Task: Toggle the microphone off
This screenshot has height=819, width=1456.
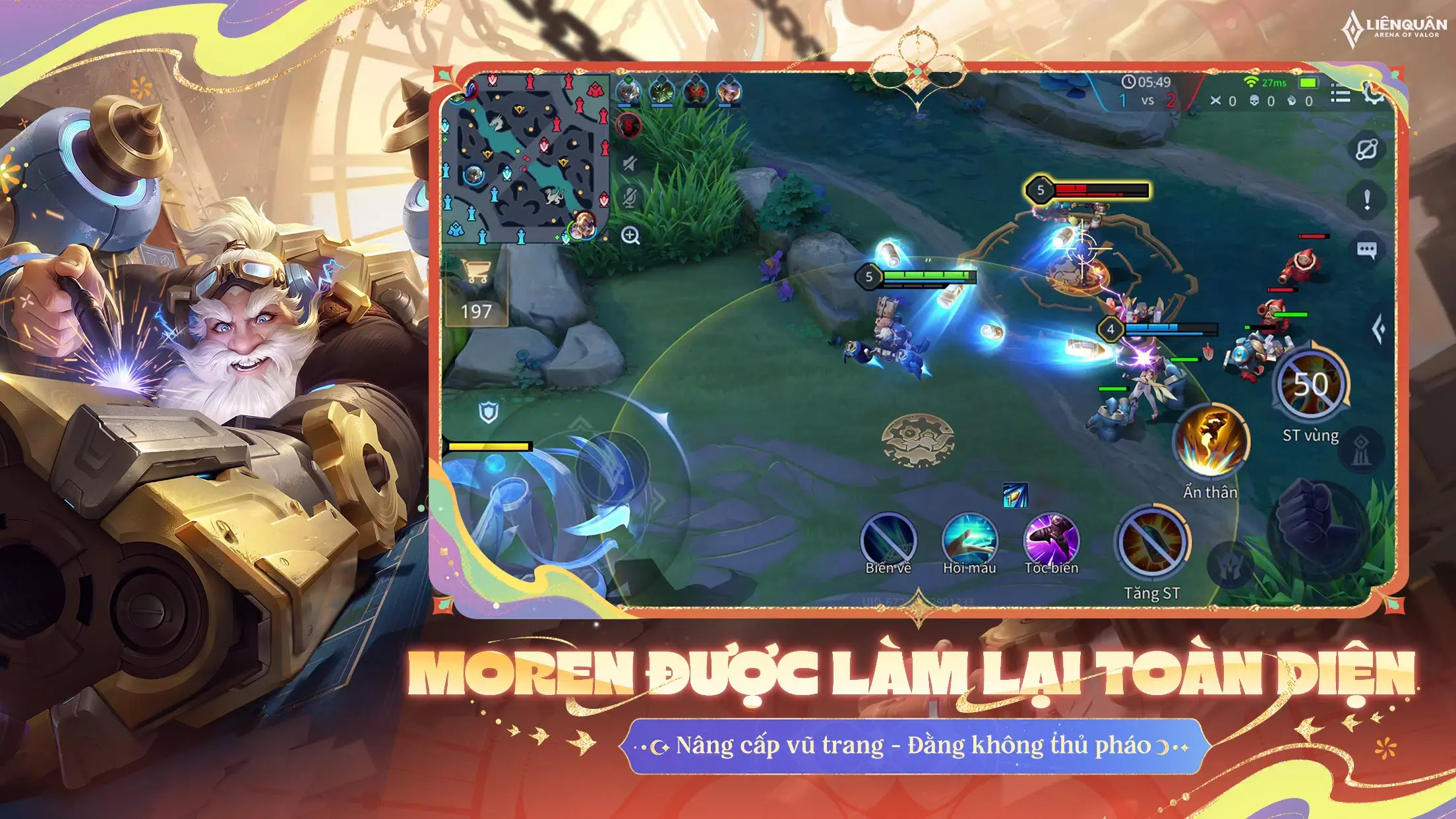Action: [x=630, y=197]
